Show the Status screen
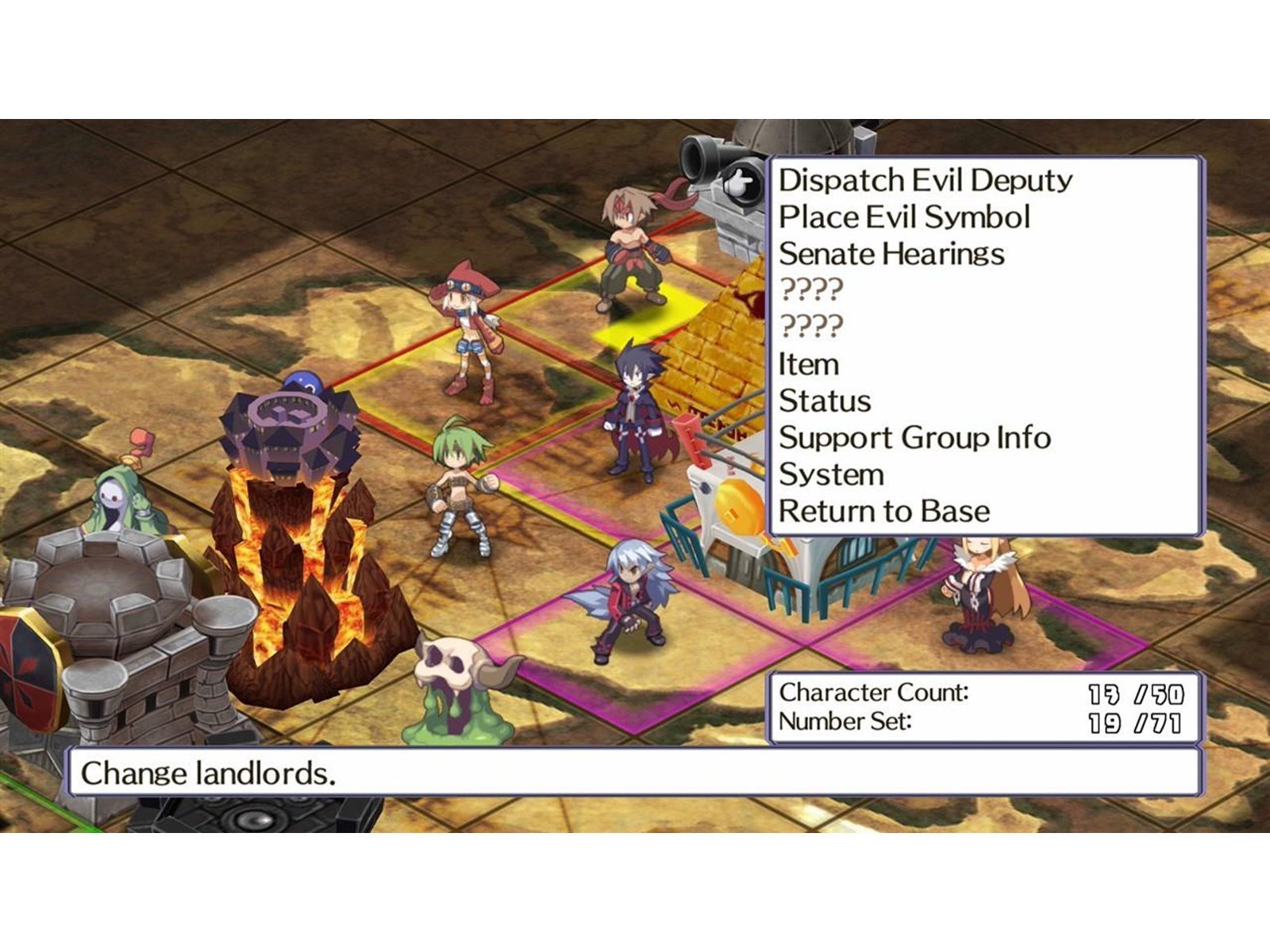The width and height of the screenshot is (1270, 952). (825, 401)
